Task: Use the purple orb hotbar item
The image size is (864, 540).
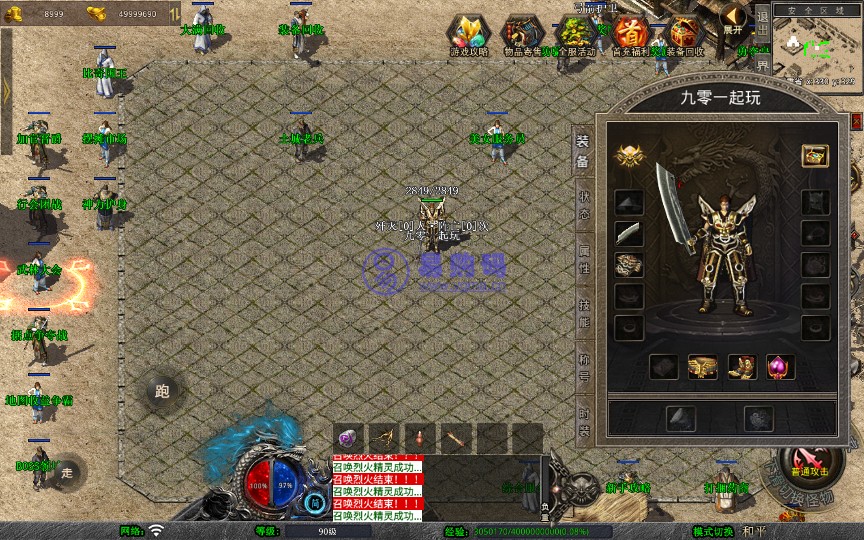Action: 347,438
